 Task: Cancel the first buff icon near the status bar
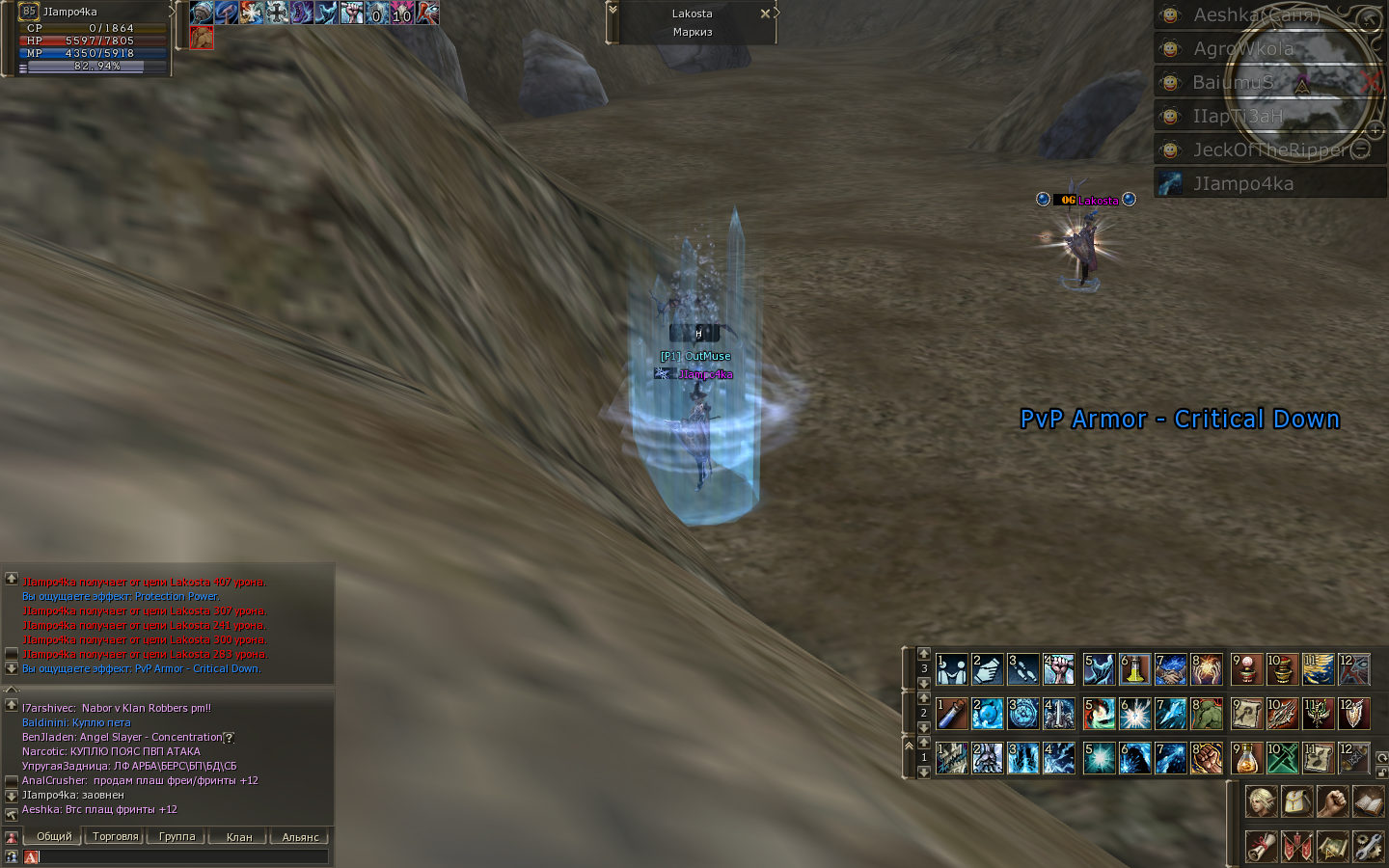(200, 14)
